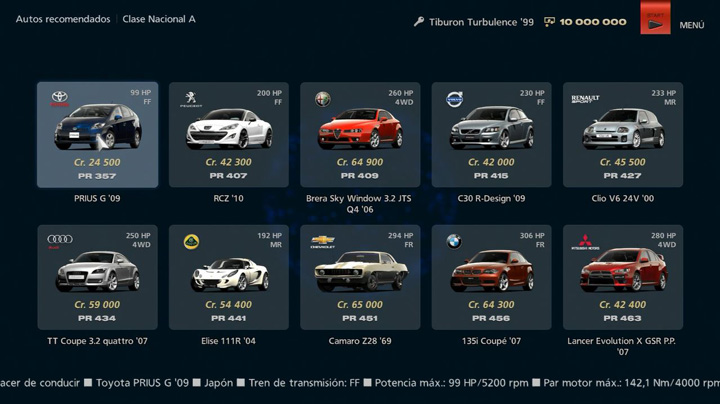Pick the Chevrolet Camaro Z28 '69

pos(360,277)
